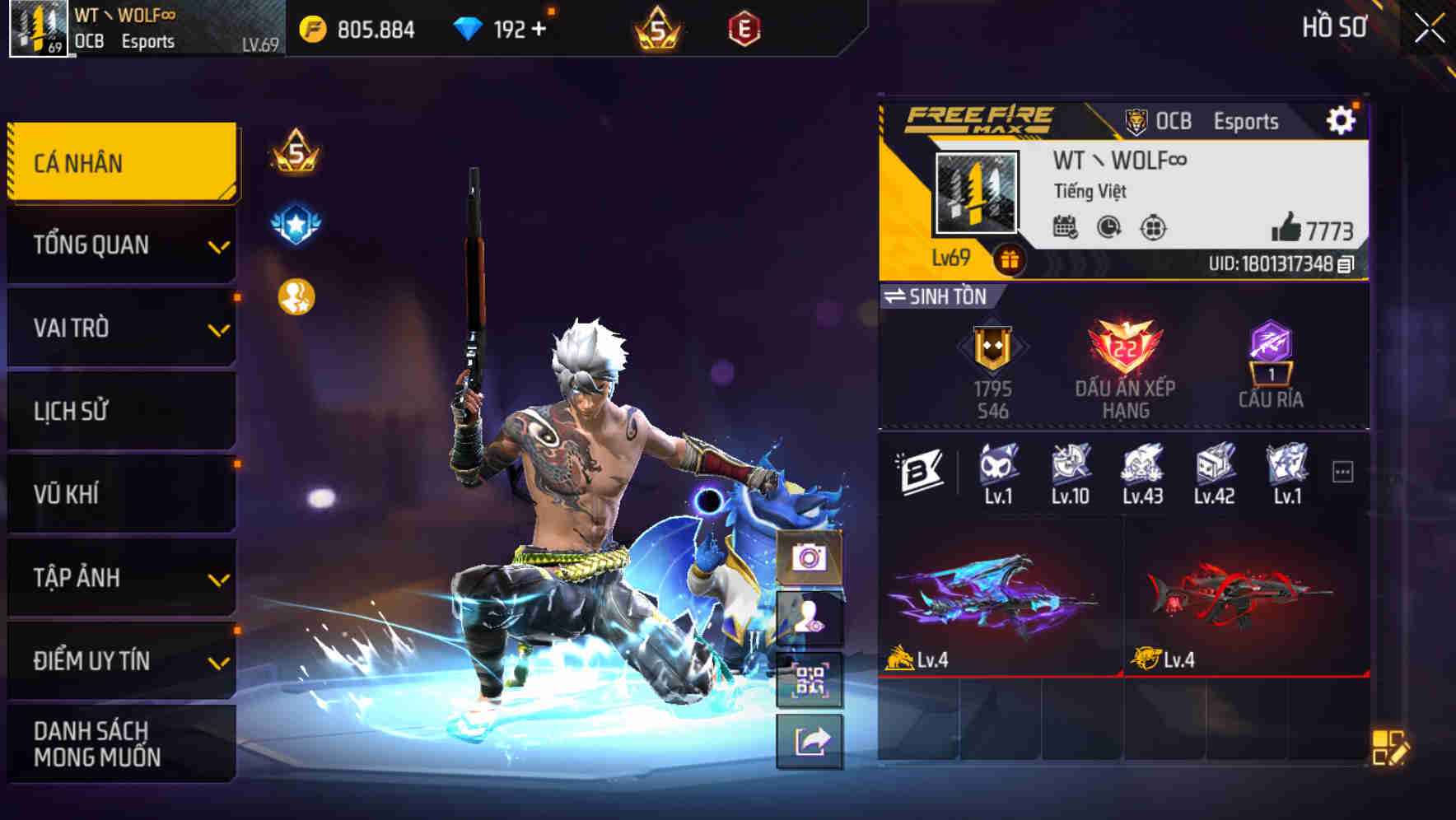This screenshot has width=1456, height=820.
Task: Open the Lv.1 skull skill icon
Action: pyautogui.click(x=997, y=466)
